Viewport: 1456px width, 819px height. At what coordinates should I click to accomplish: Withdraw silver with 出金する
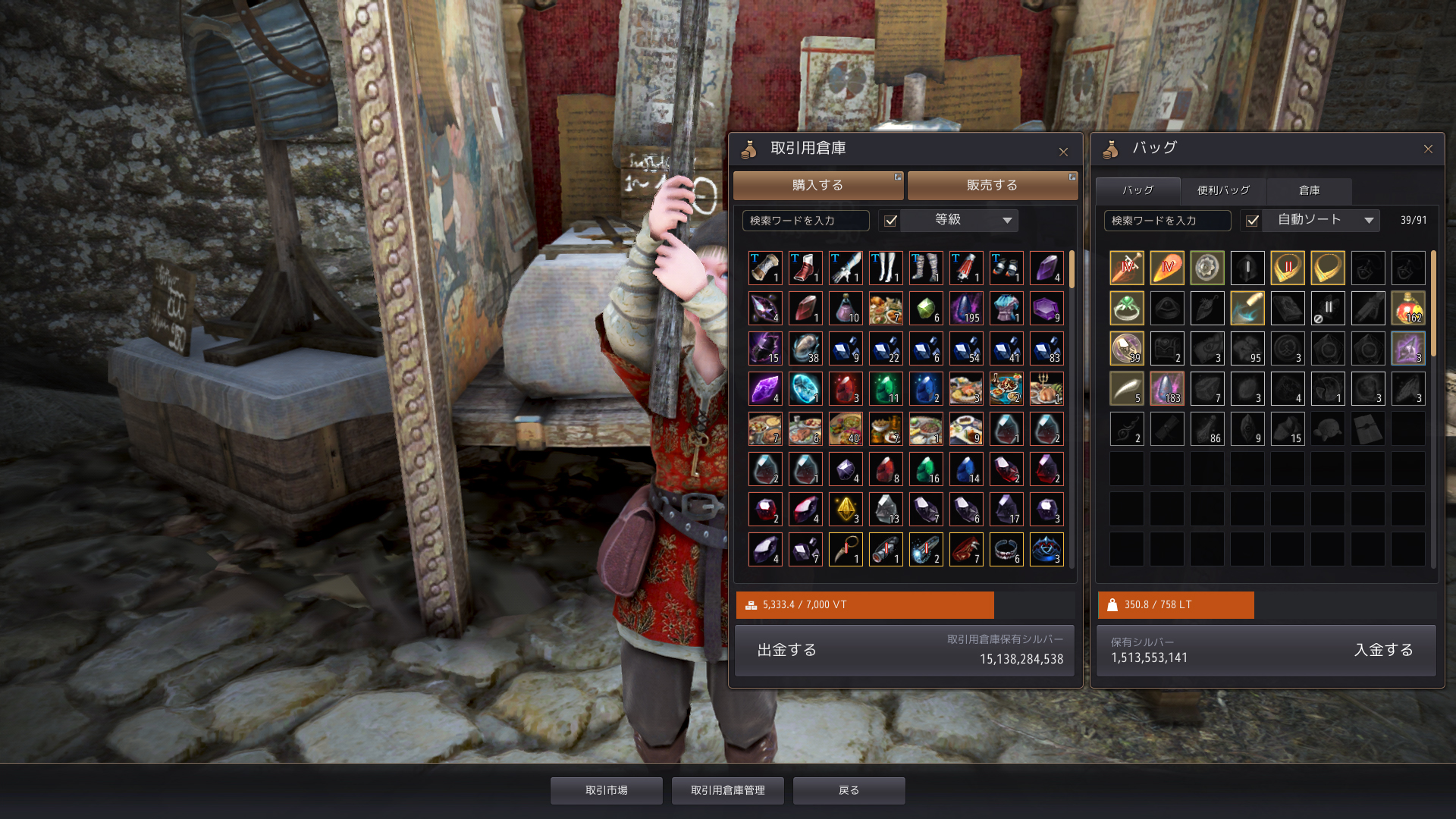click(x=787, y=650)
